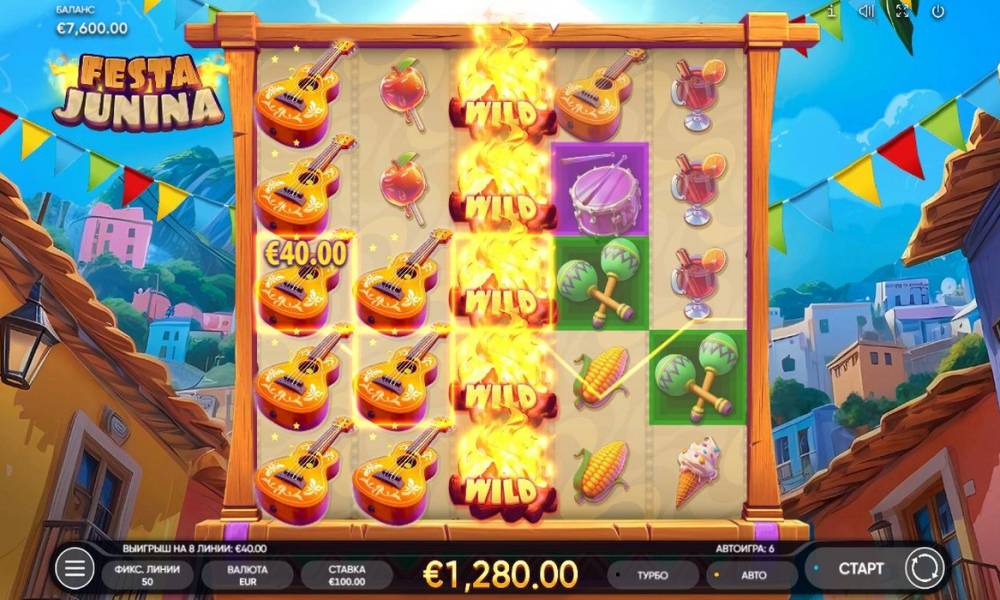Show the game info page
The image size is (1000, 600).
point(829,11)
